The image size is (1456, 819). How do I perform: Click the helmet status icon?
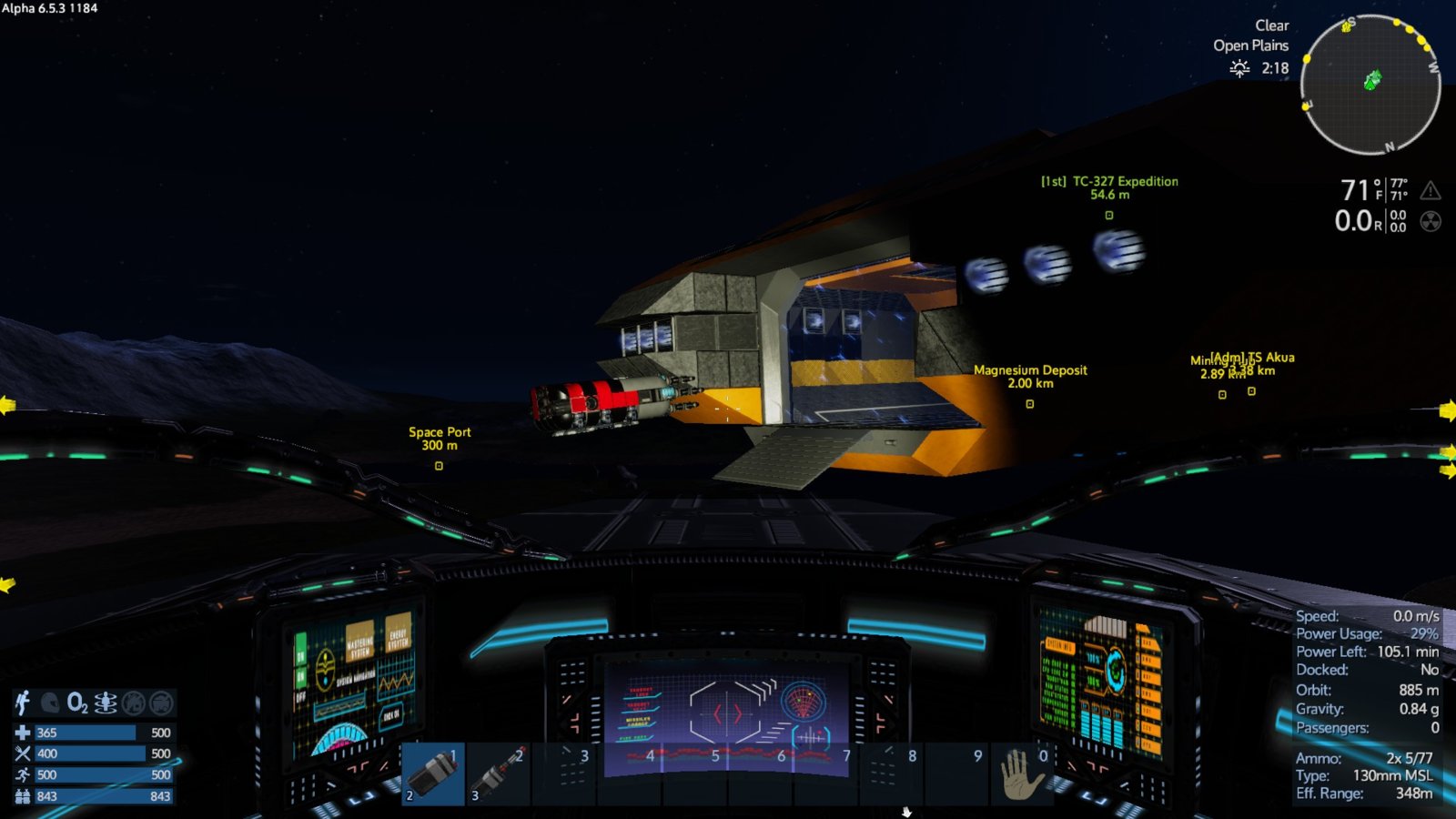pyautogui.click(x=51, y=703)
